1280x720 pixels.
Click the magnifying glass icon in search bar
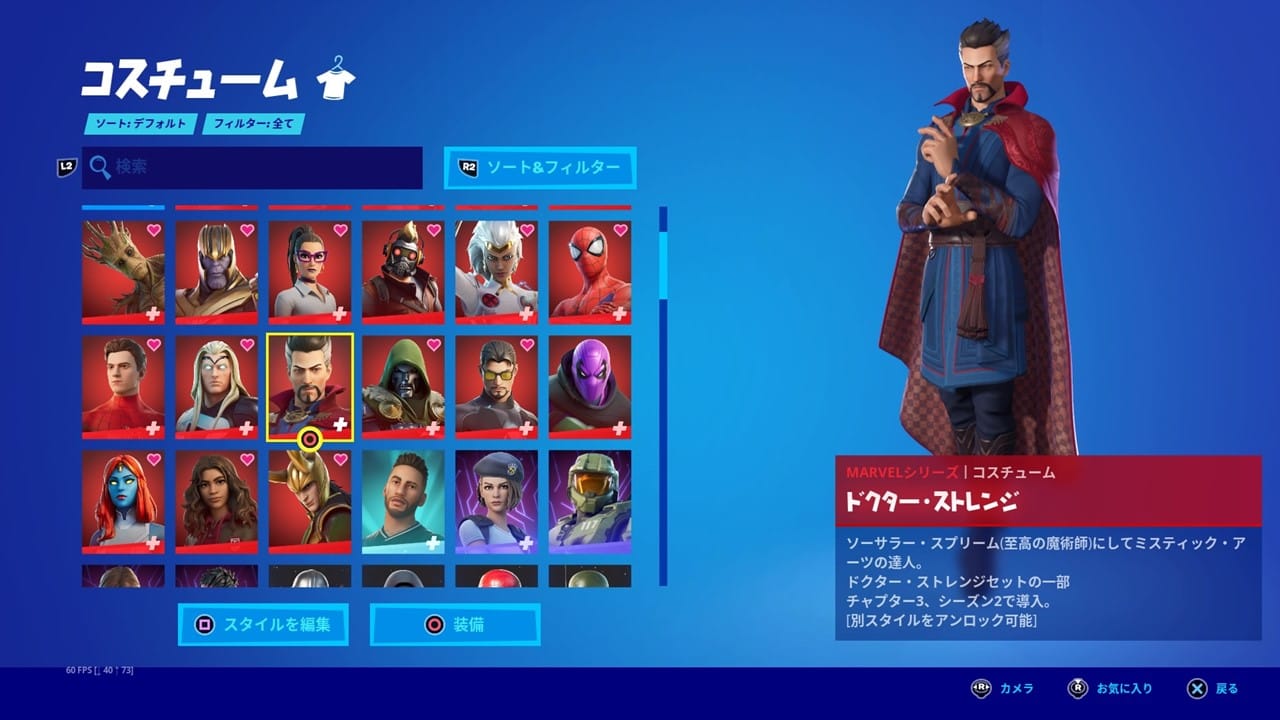pyautogui.click(x=99, y=168)
